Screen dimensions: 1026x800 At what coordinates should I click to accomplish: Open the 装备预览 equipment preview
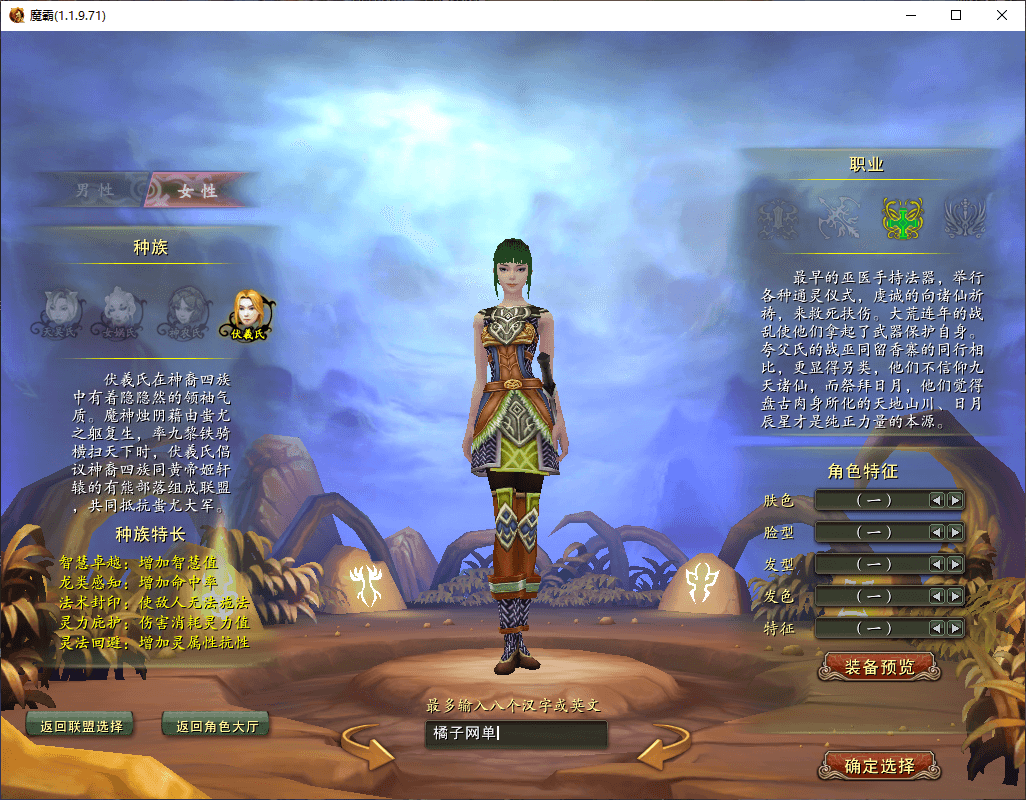(x=879, y=667)
